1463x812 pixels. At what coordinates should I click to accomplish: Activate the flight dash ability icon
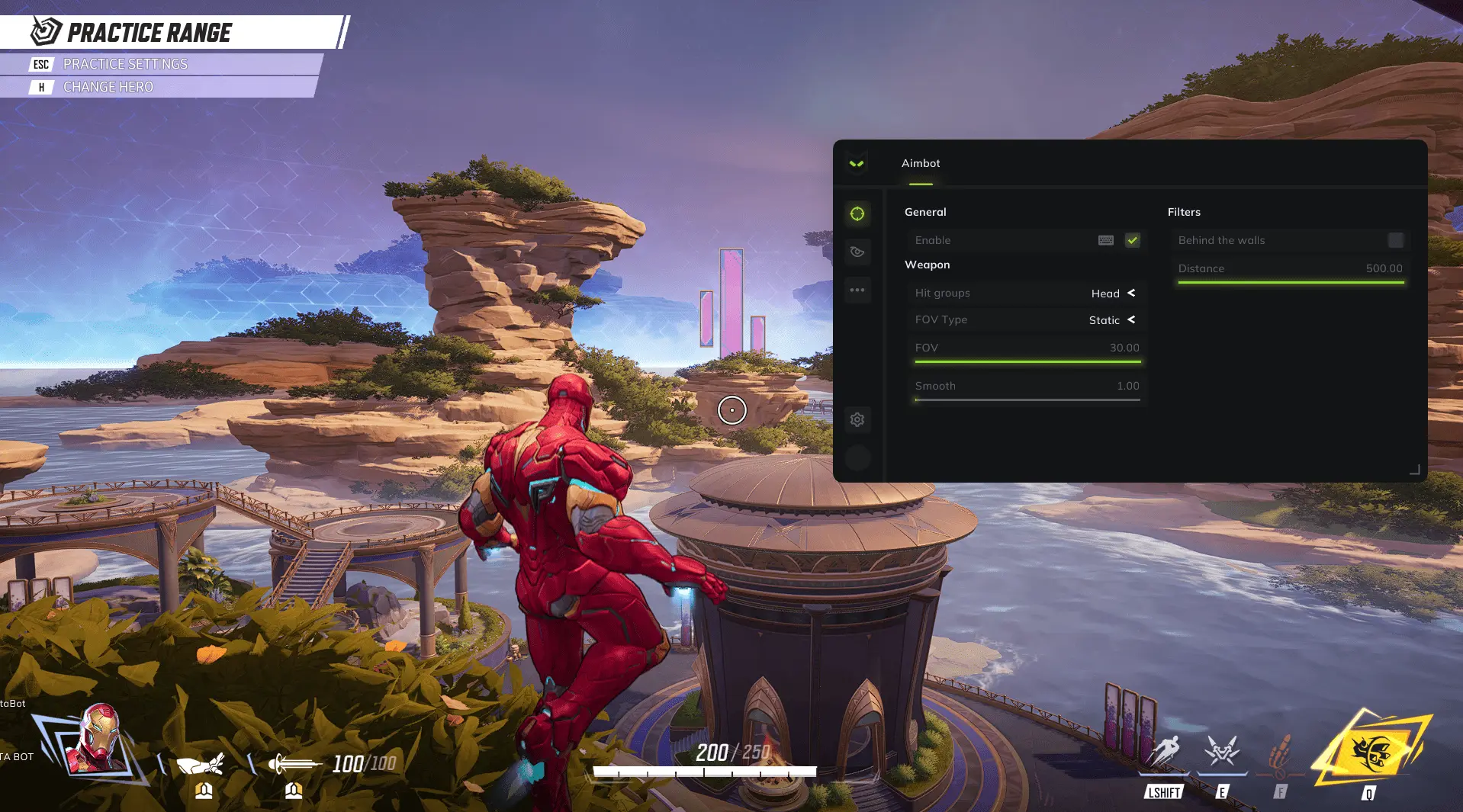(1163, 752)
